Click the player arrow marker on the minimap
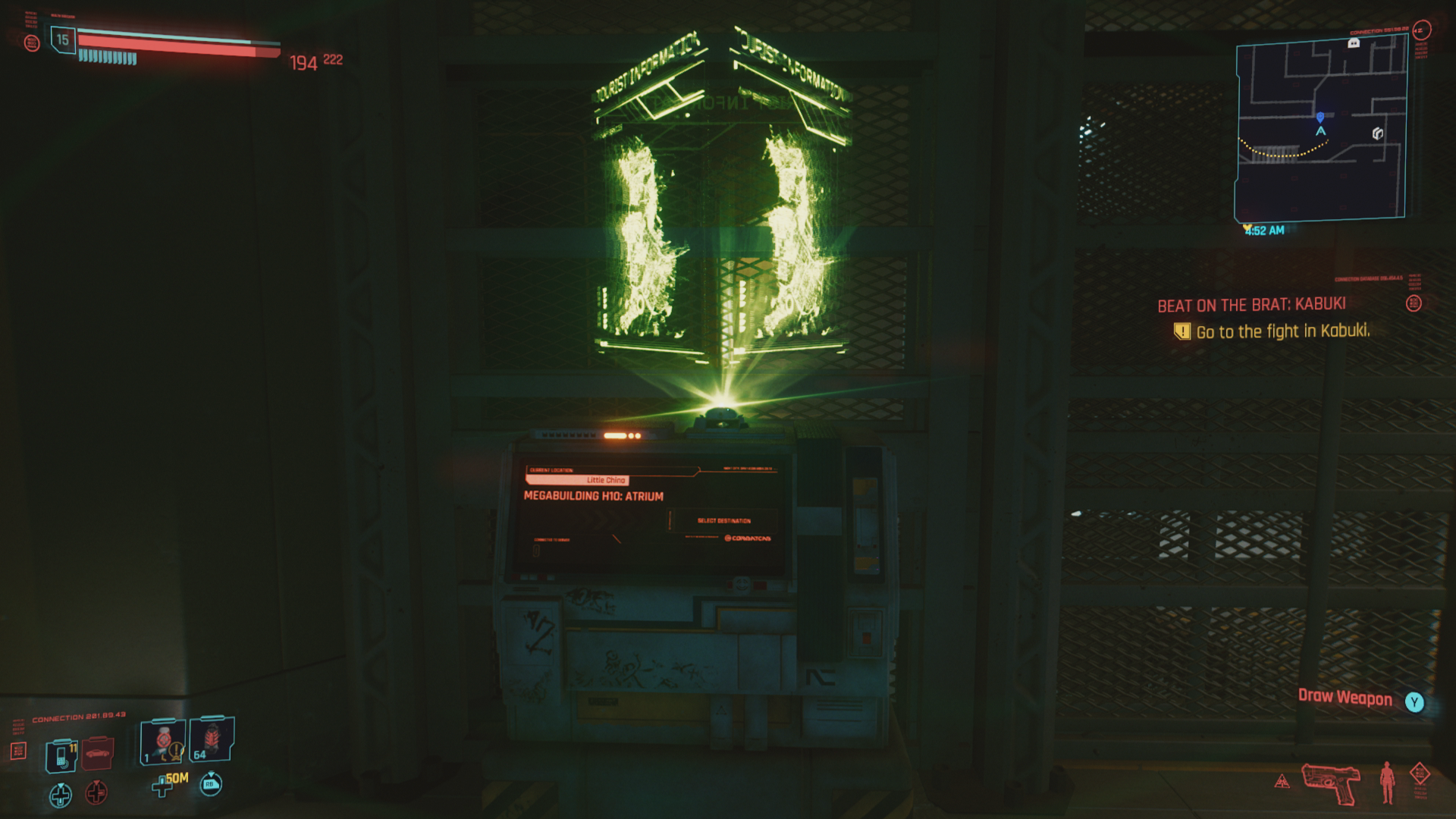 tap(1319, 130)
